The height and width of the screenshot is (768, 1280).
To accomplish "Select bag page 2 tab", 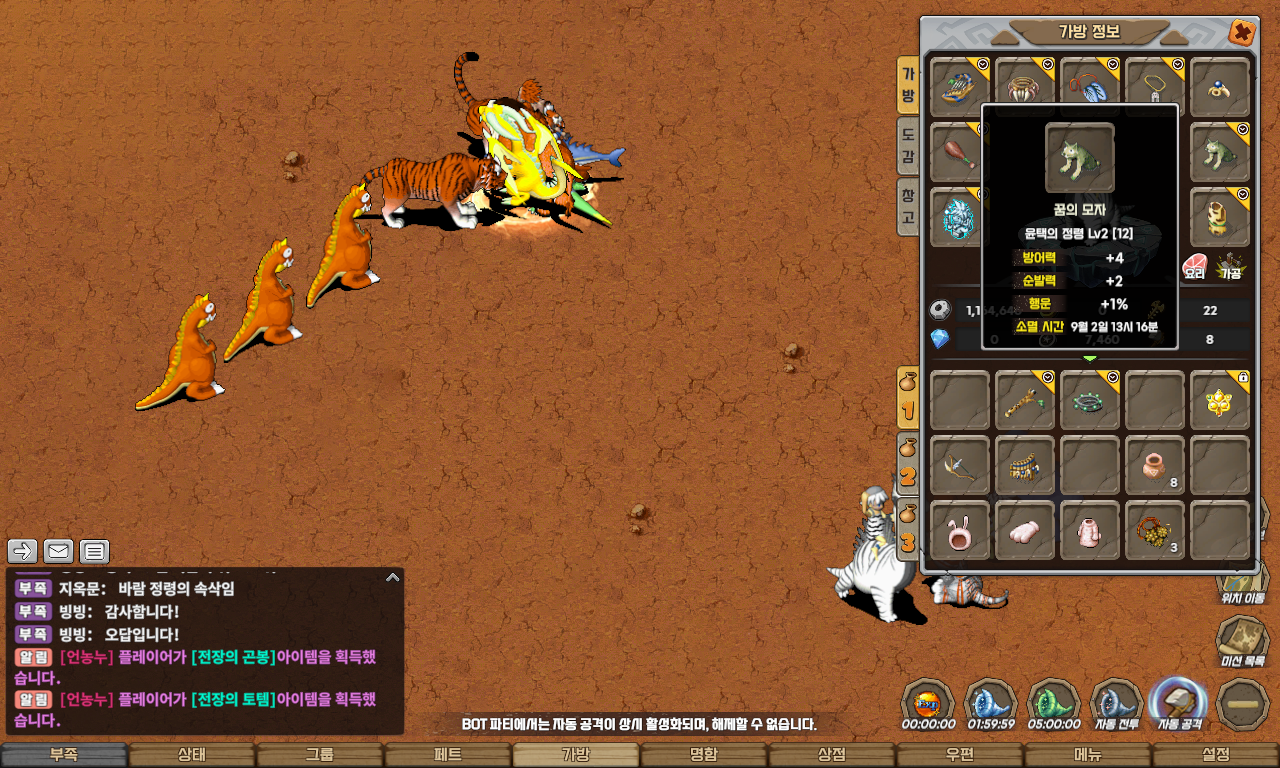I will 908,465.
